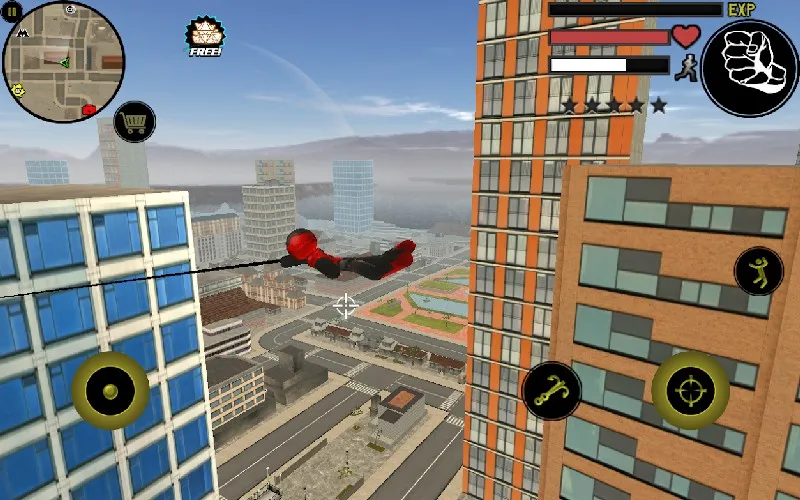
Task: Open the shopping cart store
Action: pyautogui.click(x=134, y=123)
